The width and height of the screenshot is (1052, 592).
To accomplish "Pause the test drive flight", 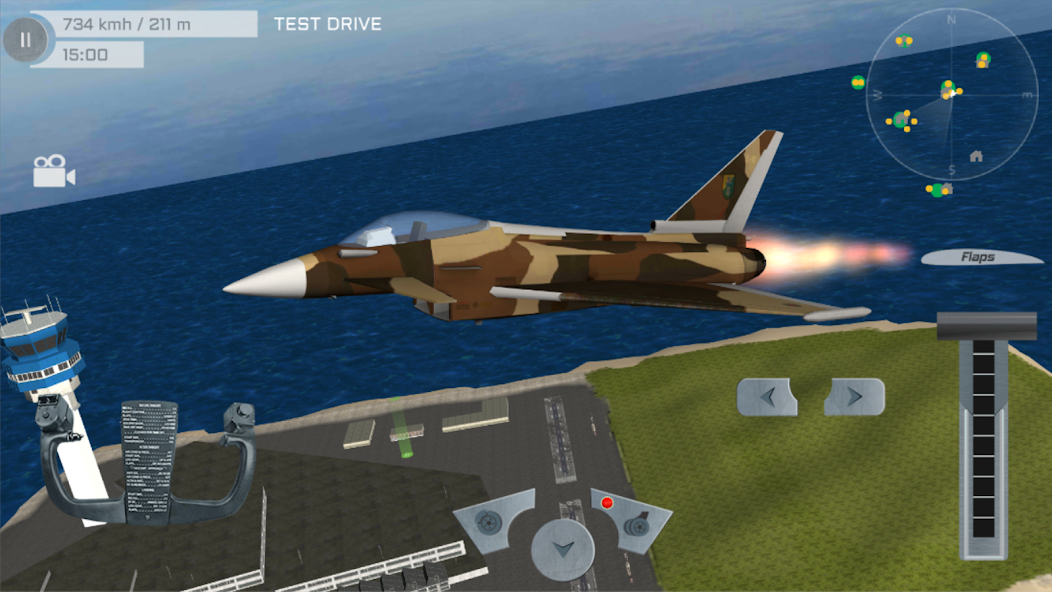I will 25,41.
